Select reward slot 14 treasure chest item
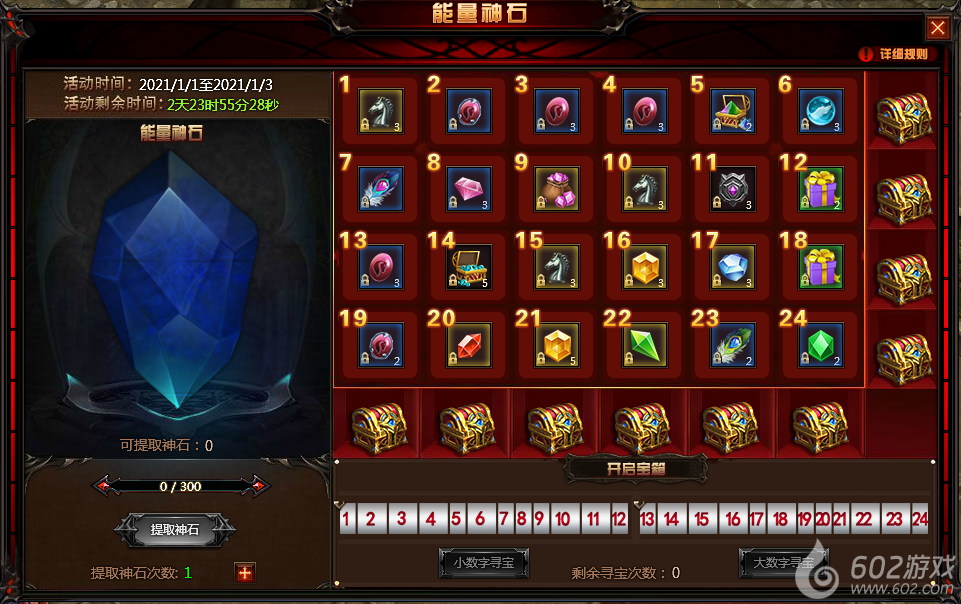The image size is (961, 604). click(x=469, y=266)
